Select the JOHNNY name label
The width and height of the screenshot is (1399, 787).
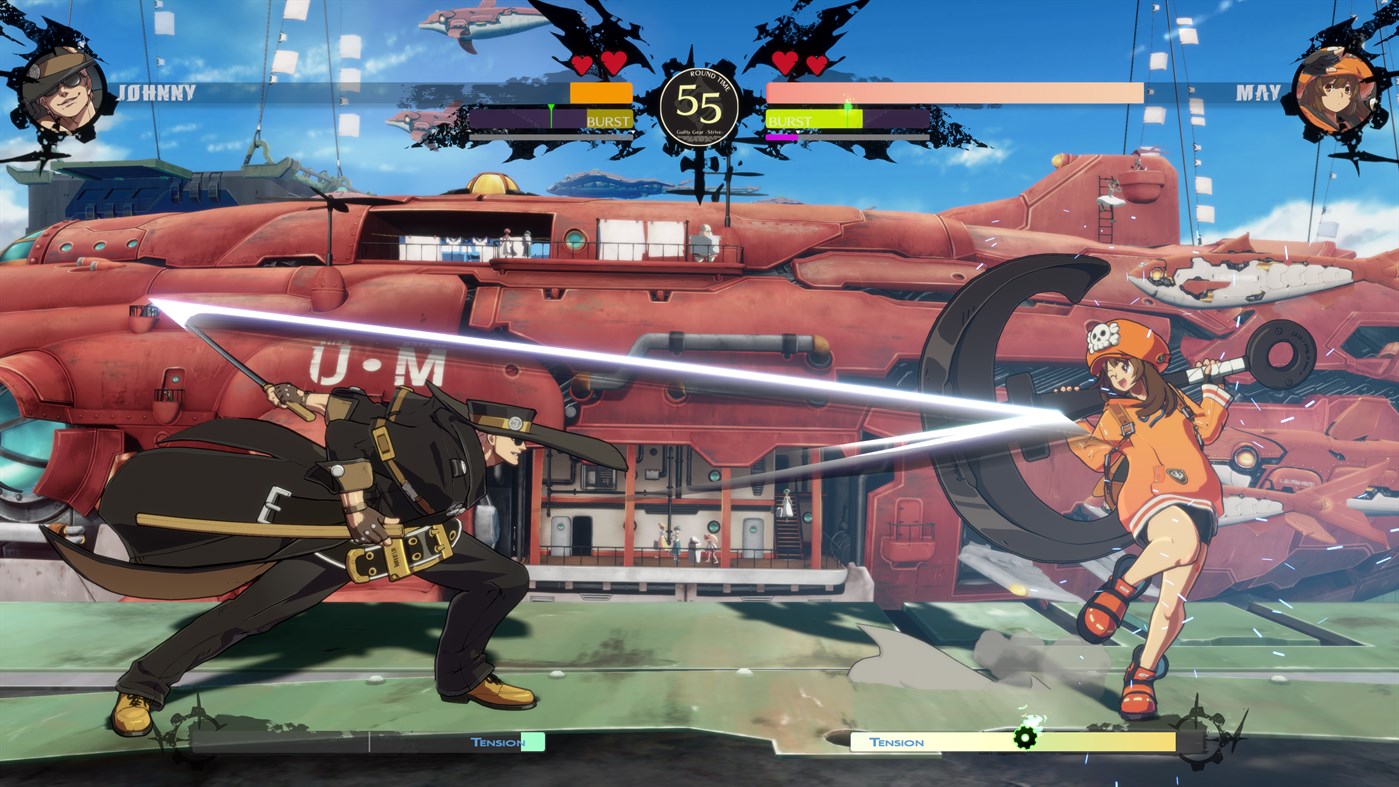coord(155,90)
